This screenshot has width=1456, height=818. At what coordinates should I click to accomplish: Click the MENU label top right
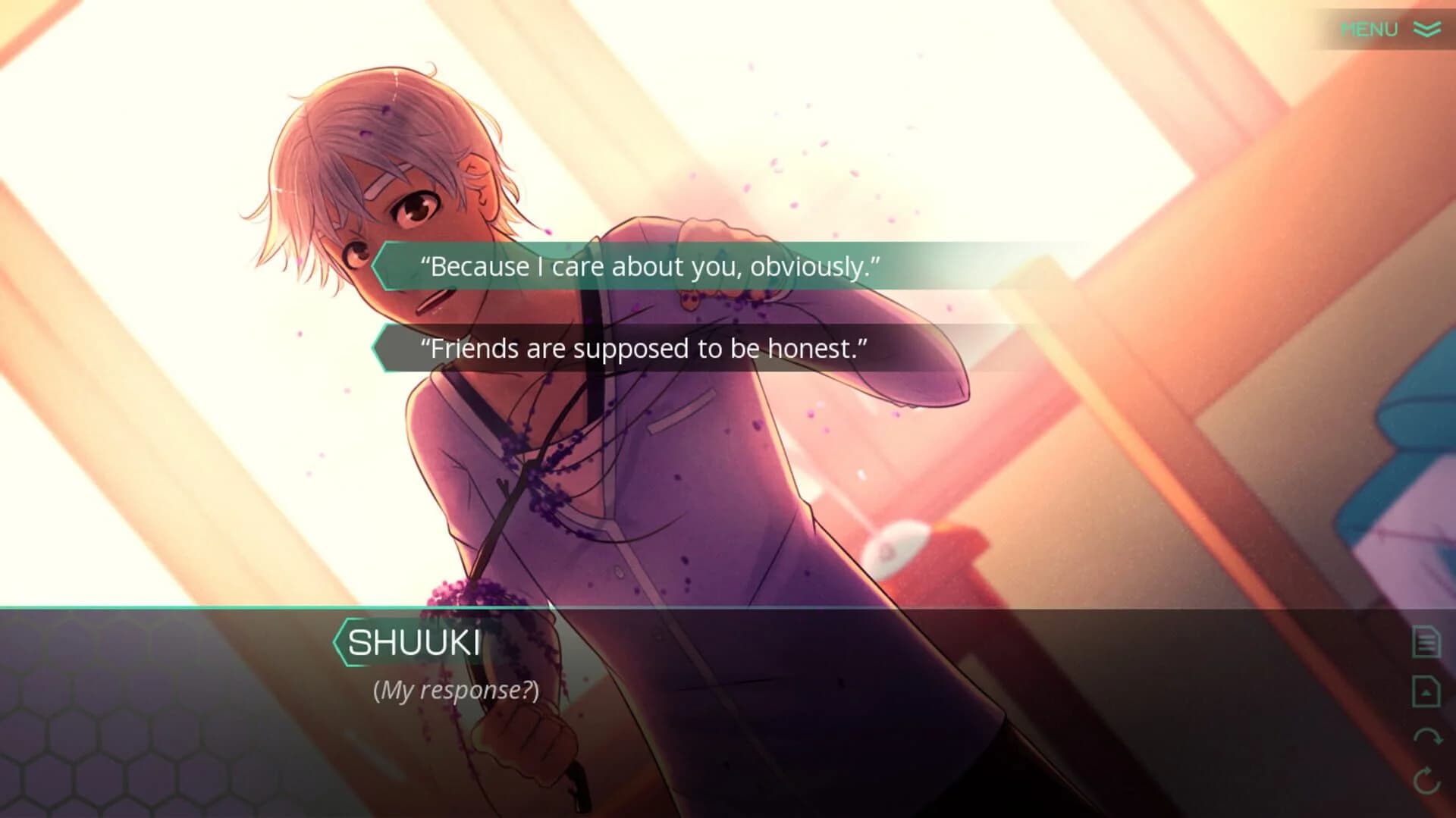(1370, 30)
